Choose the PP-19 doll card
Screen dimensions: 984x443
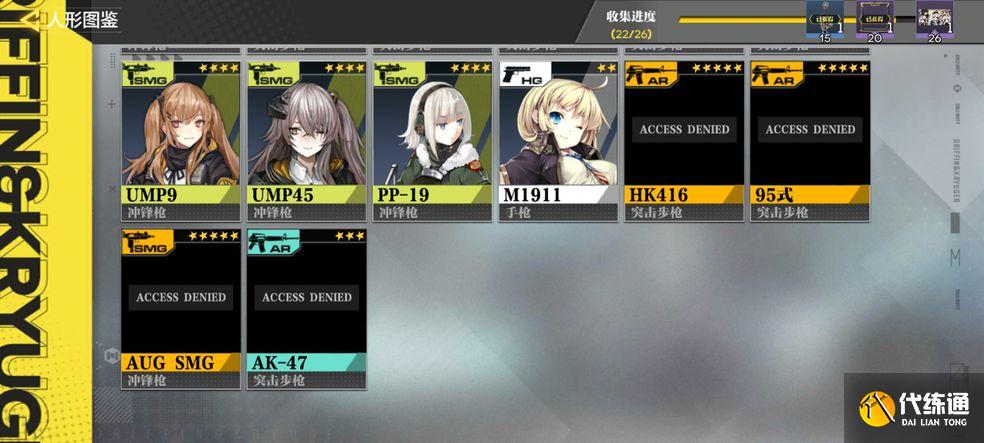pos(433,140)
